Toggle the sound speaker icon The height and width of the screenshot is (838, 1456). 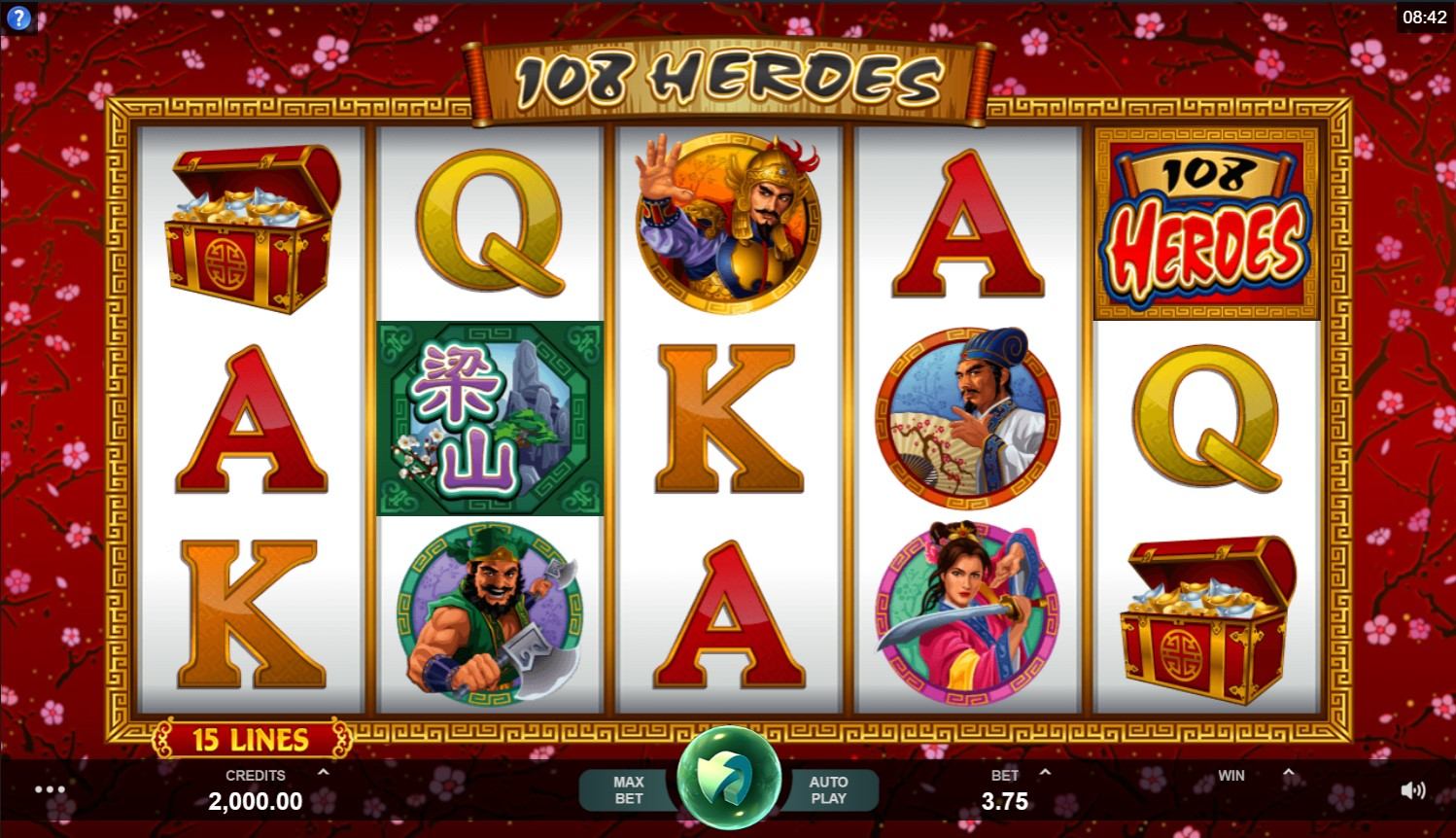pos(1412,789)
